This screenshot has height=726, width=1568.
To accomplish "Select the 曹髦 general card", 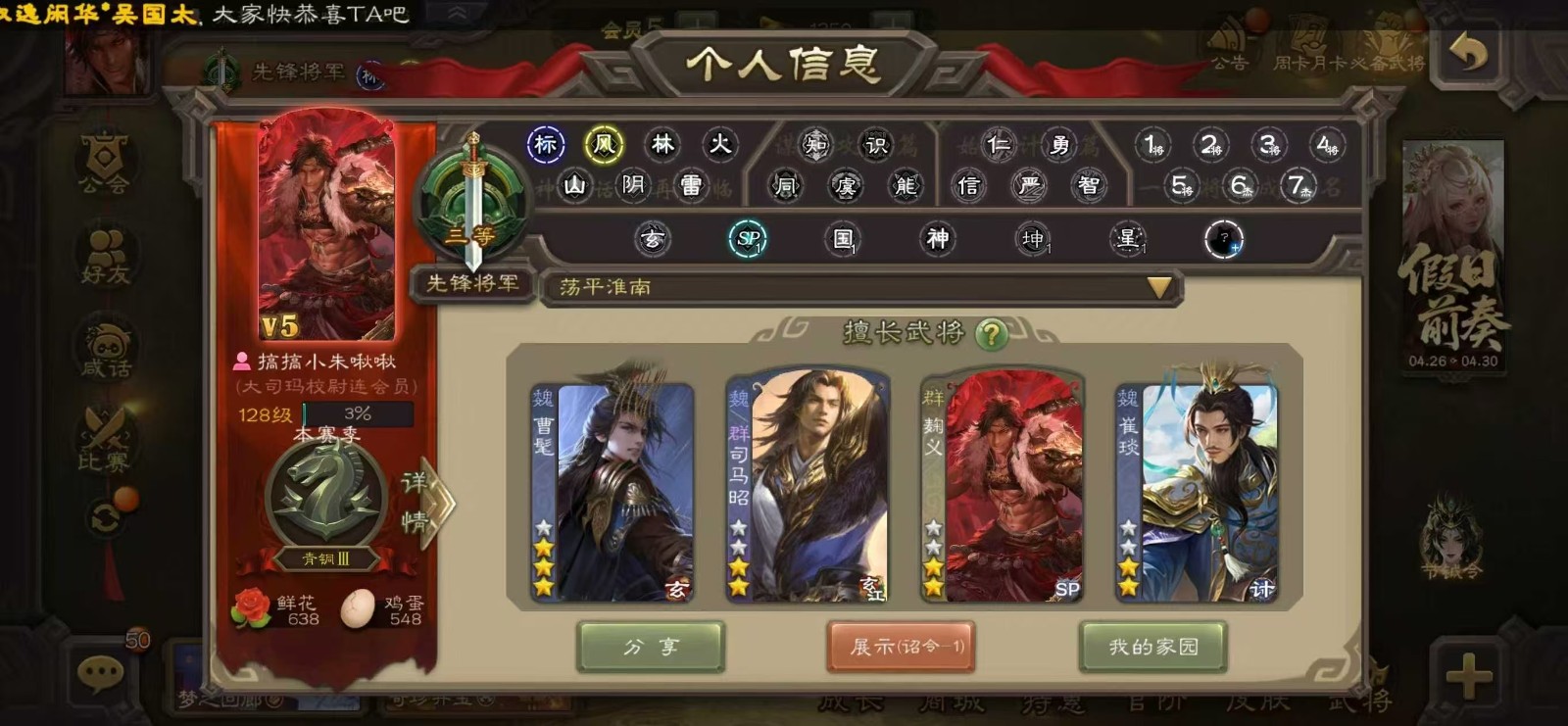I will point(612,491).
